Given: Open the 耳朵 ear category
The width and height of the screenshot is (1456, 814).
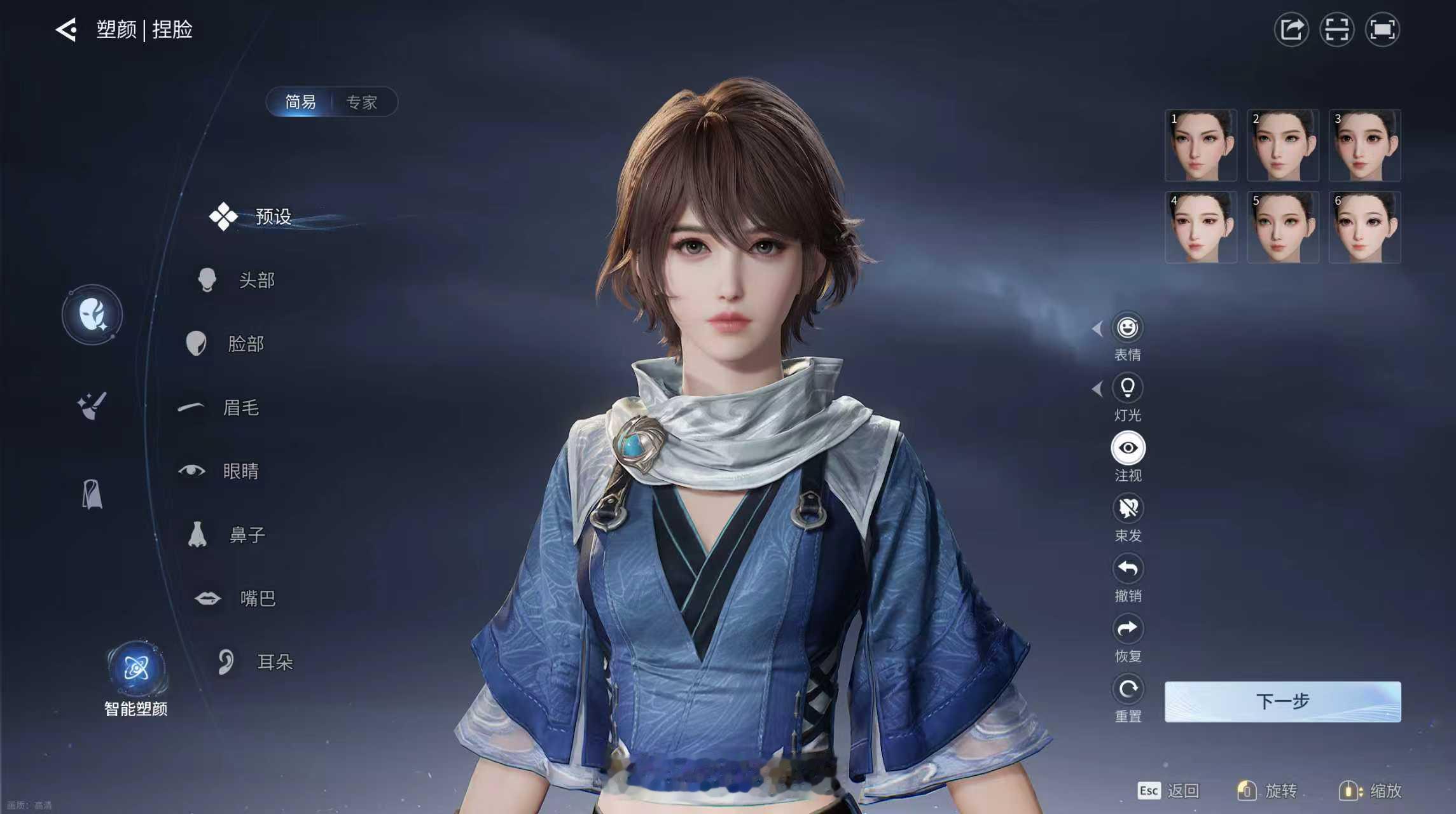Looking at the screenshot, I should click(274, 661).
